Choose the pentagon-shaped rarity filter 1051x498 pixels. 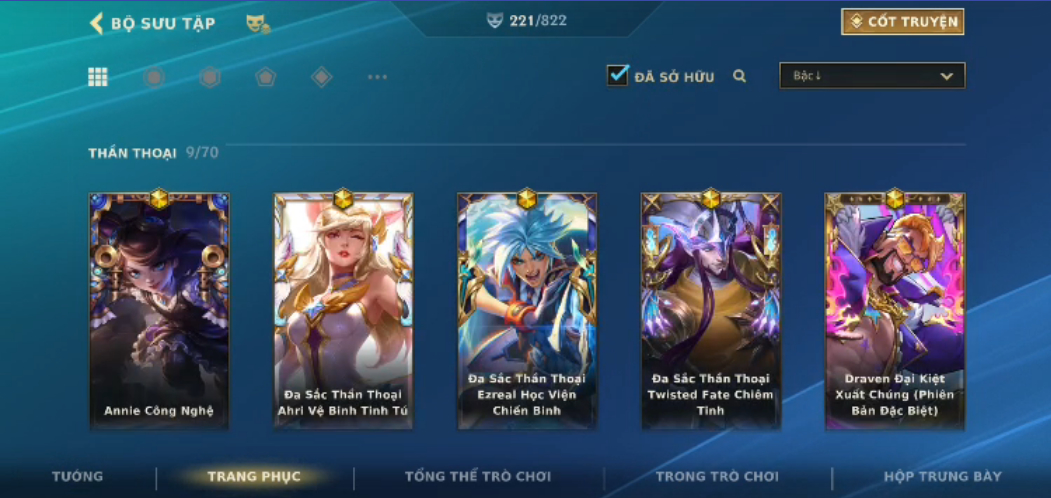pos(265,77)
